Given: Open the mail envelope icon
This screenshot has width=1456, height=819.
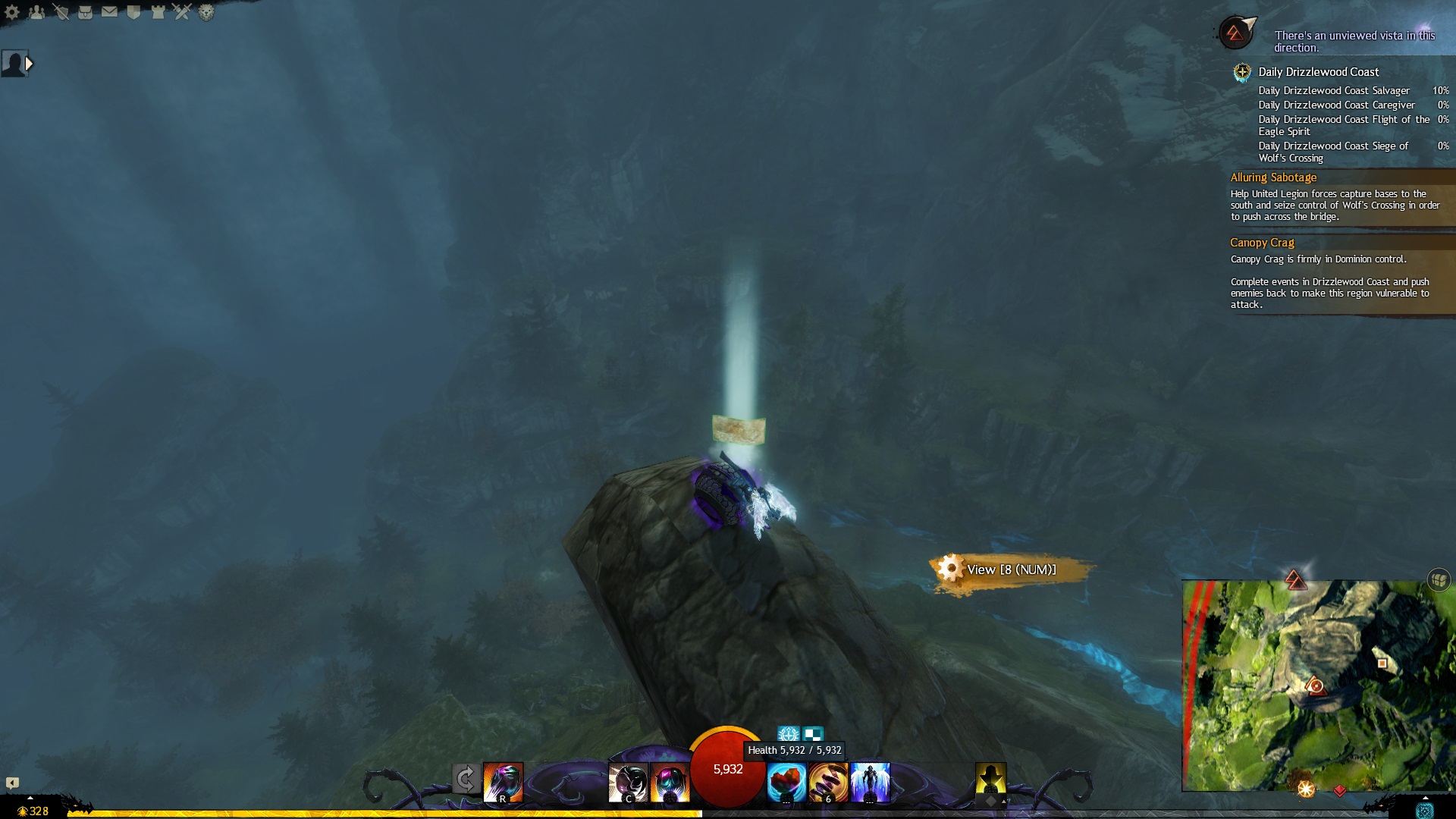Looking at the screenshot, I should click(110, 12).
